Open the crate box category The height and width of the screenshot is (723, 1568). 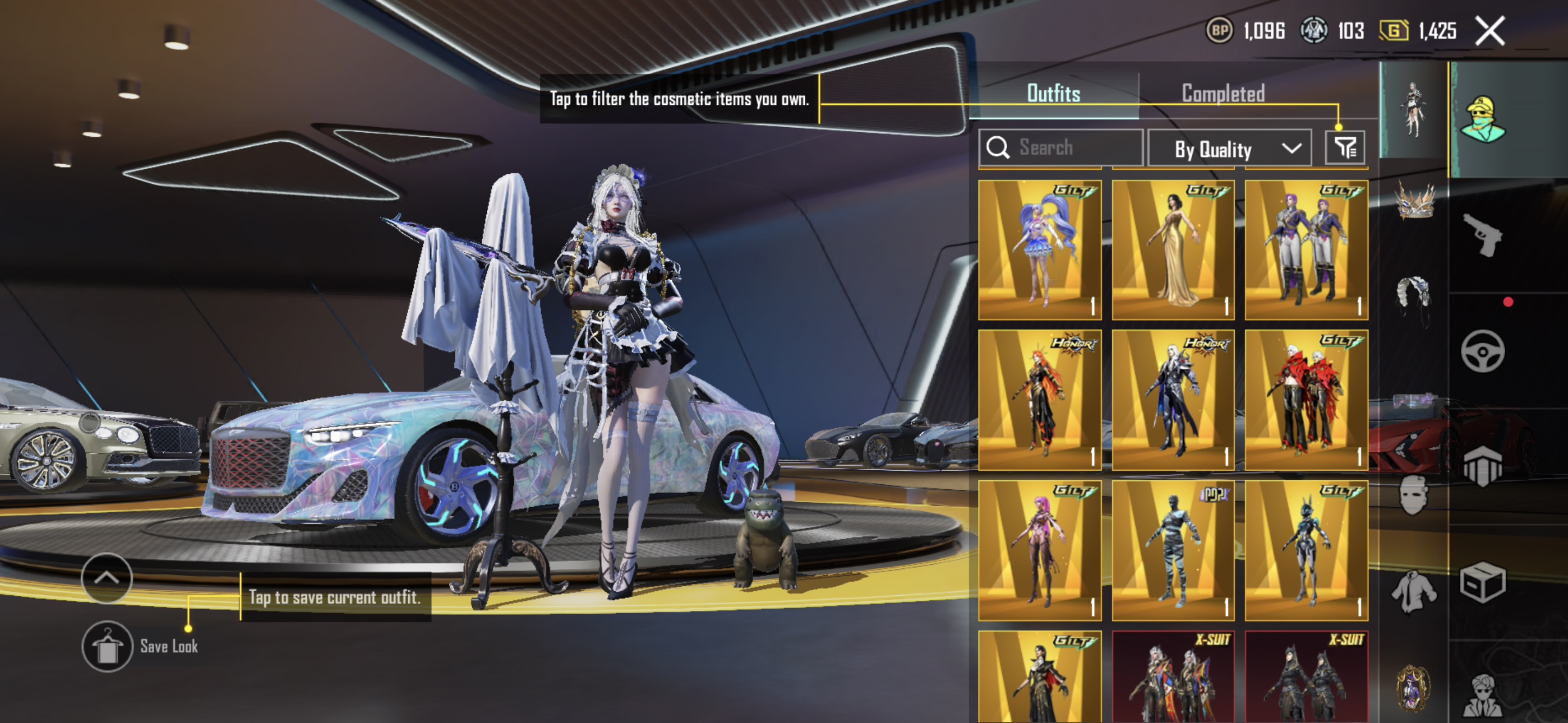(x=1482, y=582)
